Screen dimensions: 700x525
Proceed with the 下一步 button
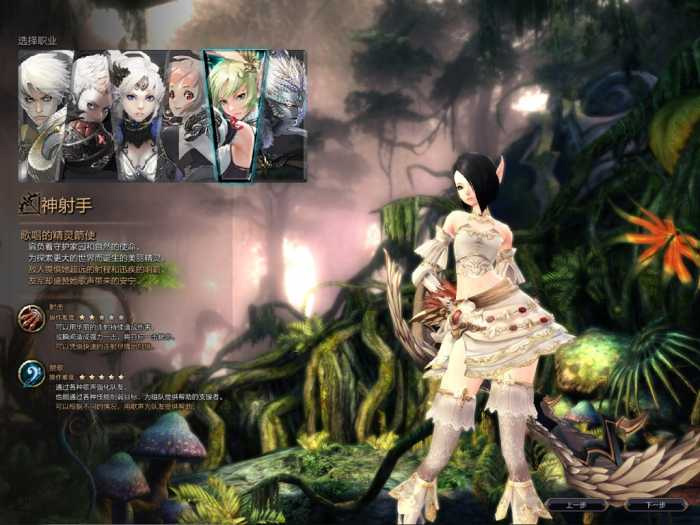[656, 504]
